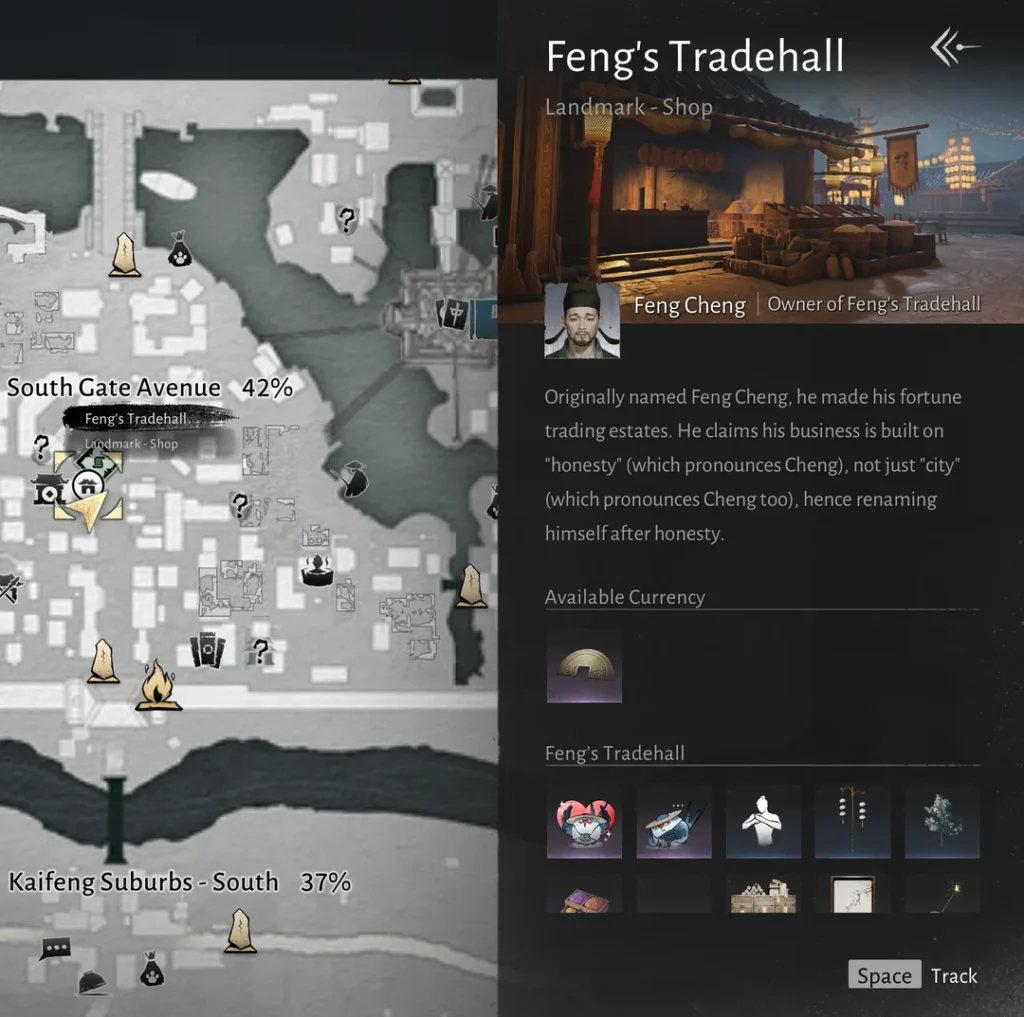Screen dimensions: 1024x1017
Task: Select the heart-shaped bird sticker item
Action: point(584,822)
